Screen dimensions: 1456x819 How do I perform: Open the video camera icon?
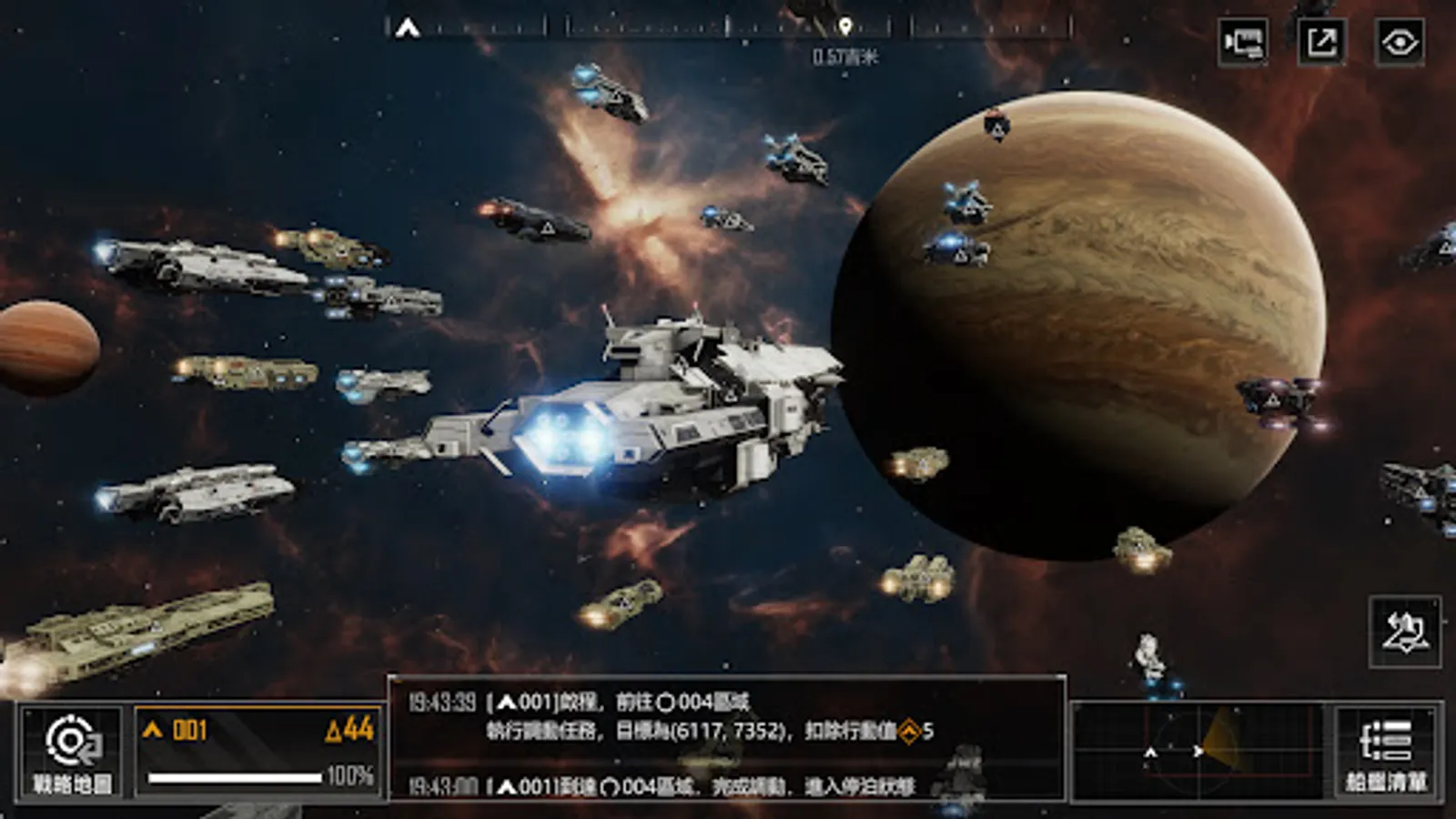coord(1243,42)
